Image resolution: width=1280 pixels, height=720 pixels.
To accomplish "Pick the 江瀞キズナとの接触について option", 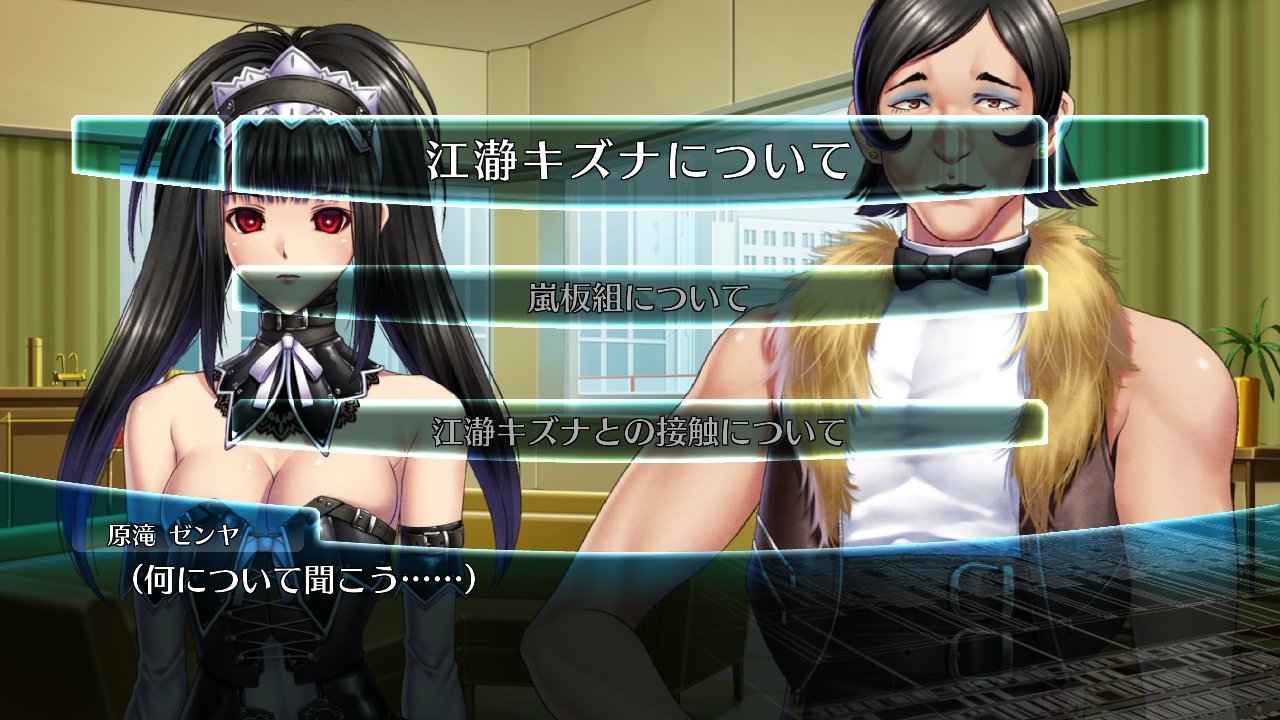I will click(639, 432).
